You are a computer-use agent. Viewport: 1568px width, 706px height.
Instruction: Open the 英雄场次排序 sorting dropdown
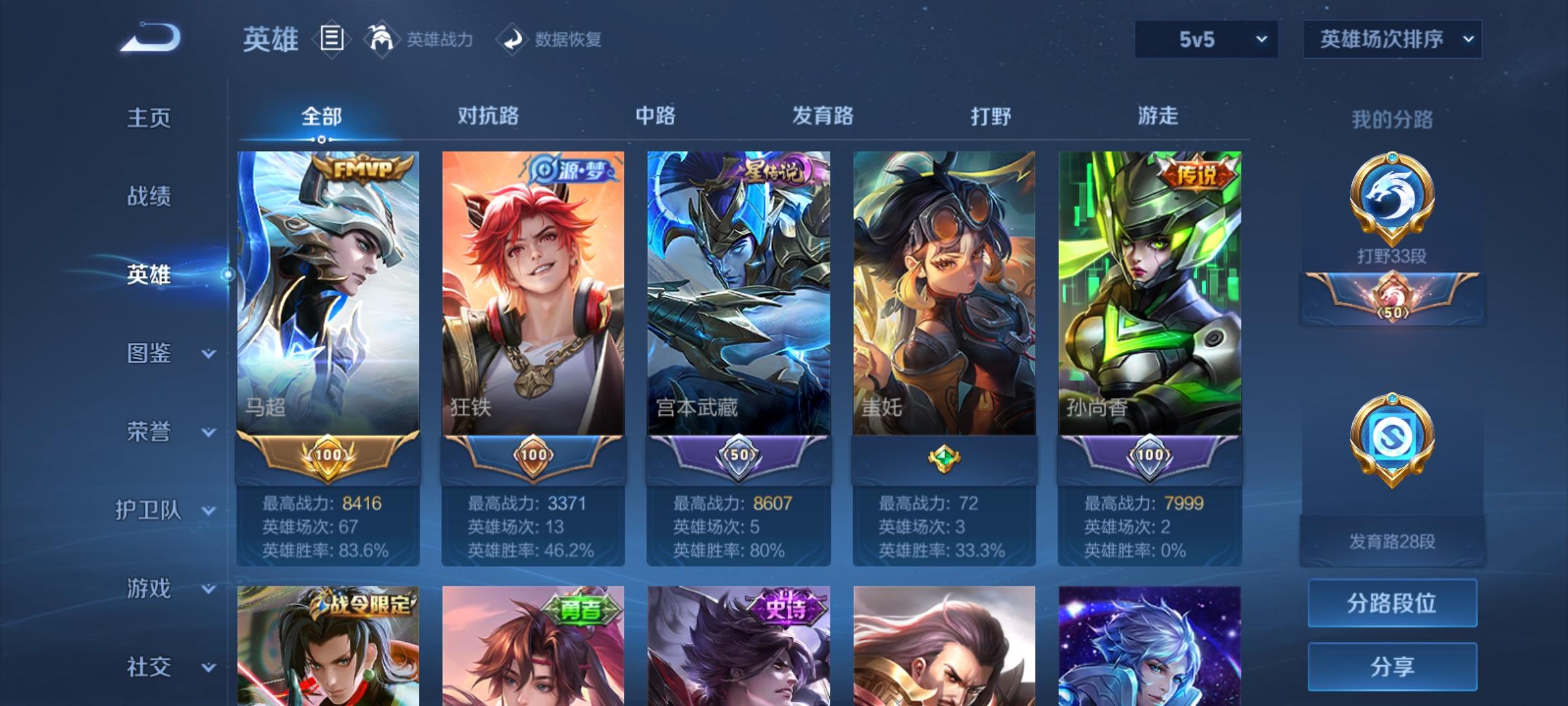[1392, 39]
